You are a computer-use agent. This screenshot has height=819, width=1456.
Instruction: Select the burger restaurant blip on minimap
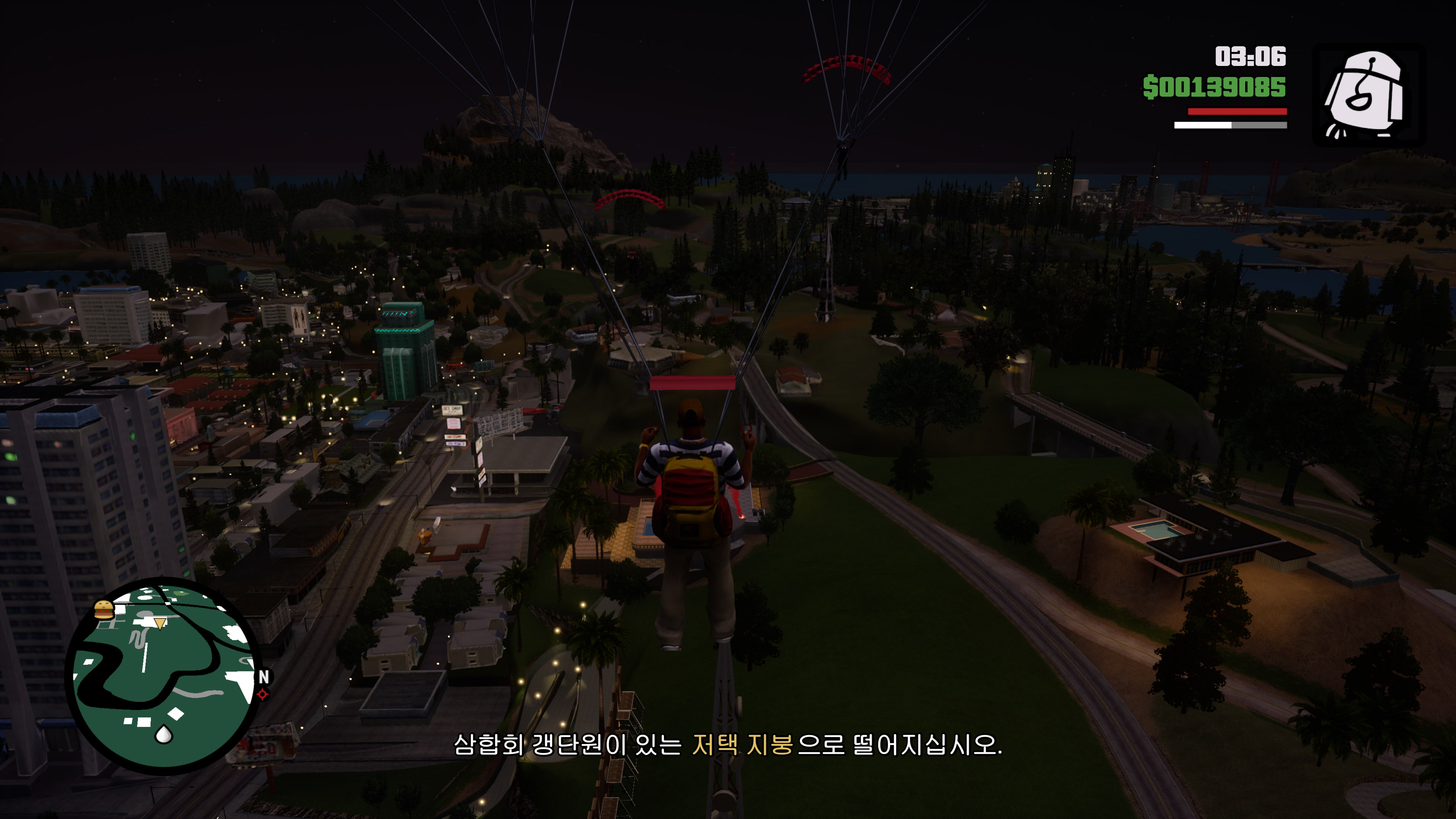point(104,610)
